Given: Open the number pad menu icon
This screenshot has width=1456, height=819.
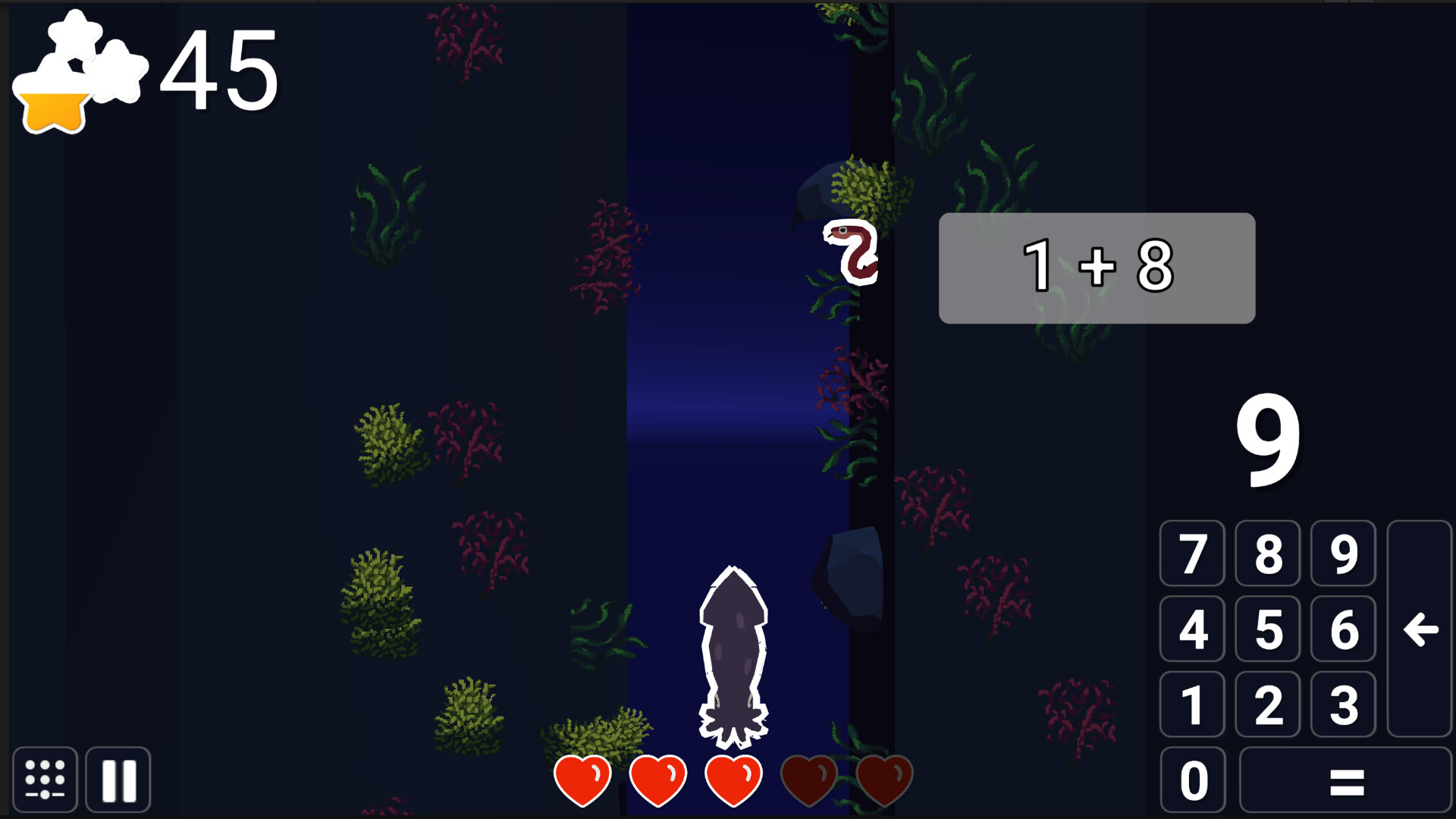Looking at the screenshot, I should point(44,780).
